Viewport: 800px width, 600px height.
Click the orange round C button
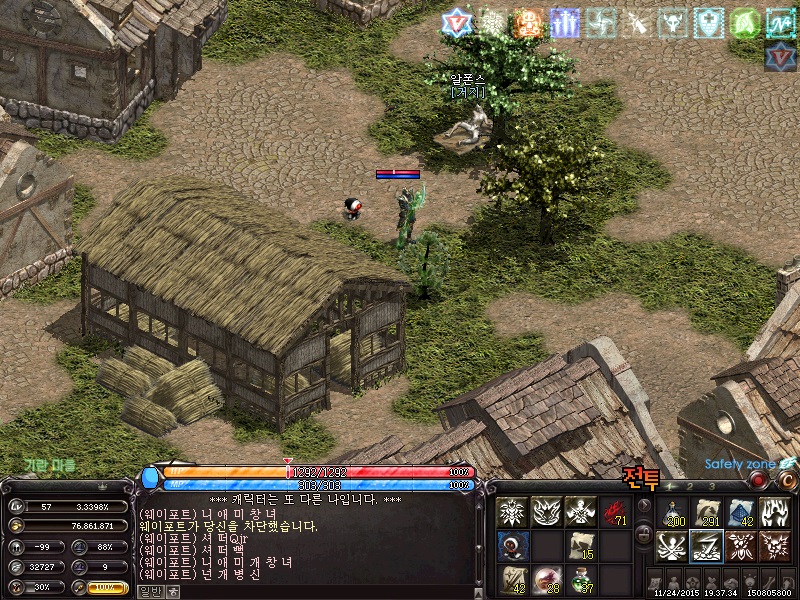pos(788,481)
